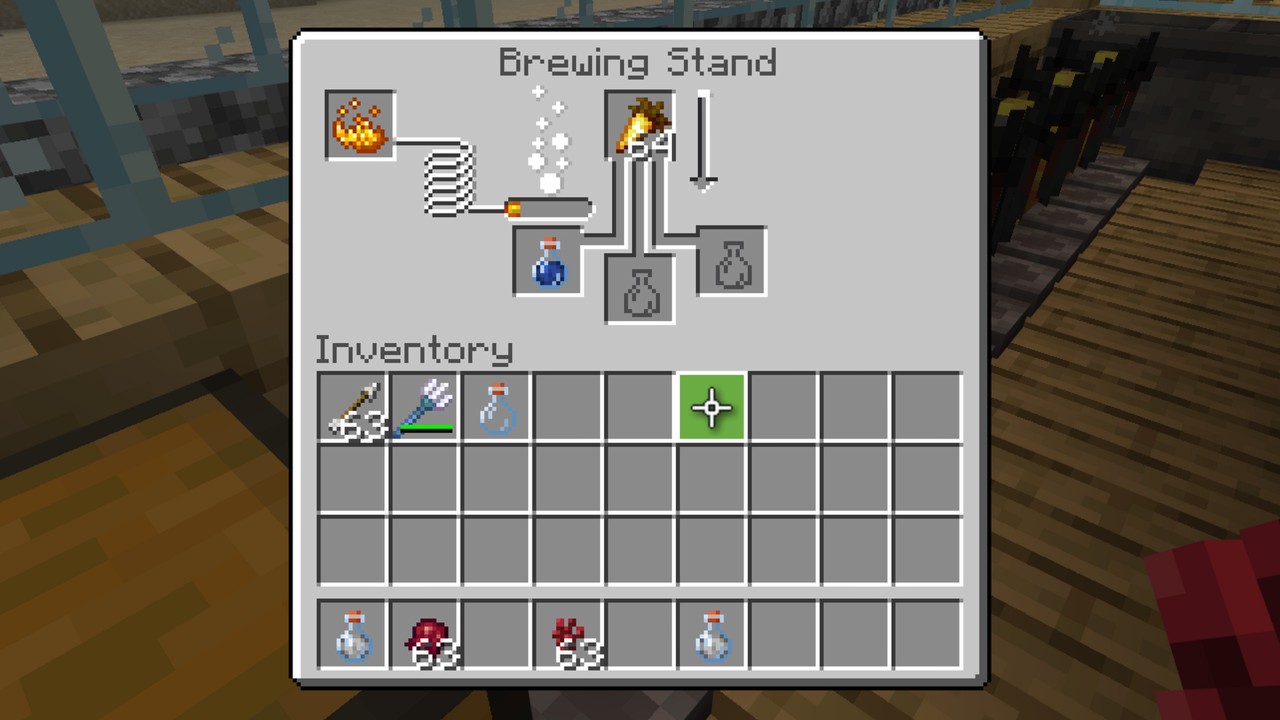Select the enchanted trident in the inventory
Image resolution: width=1280 pixels, height=720 pixels.
(x=423, y=405)
